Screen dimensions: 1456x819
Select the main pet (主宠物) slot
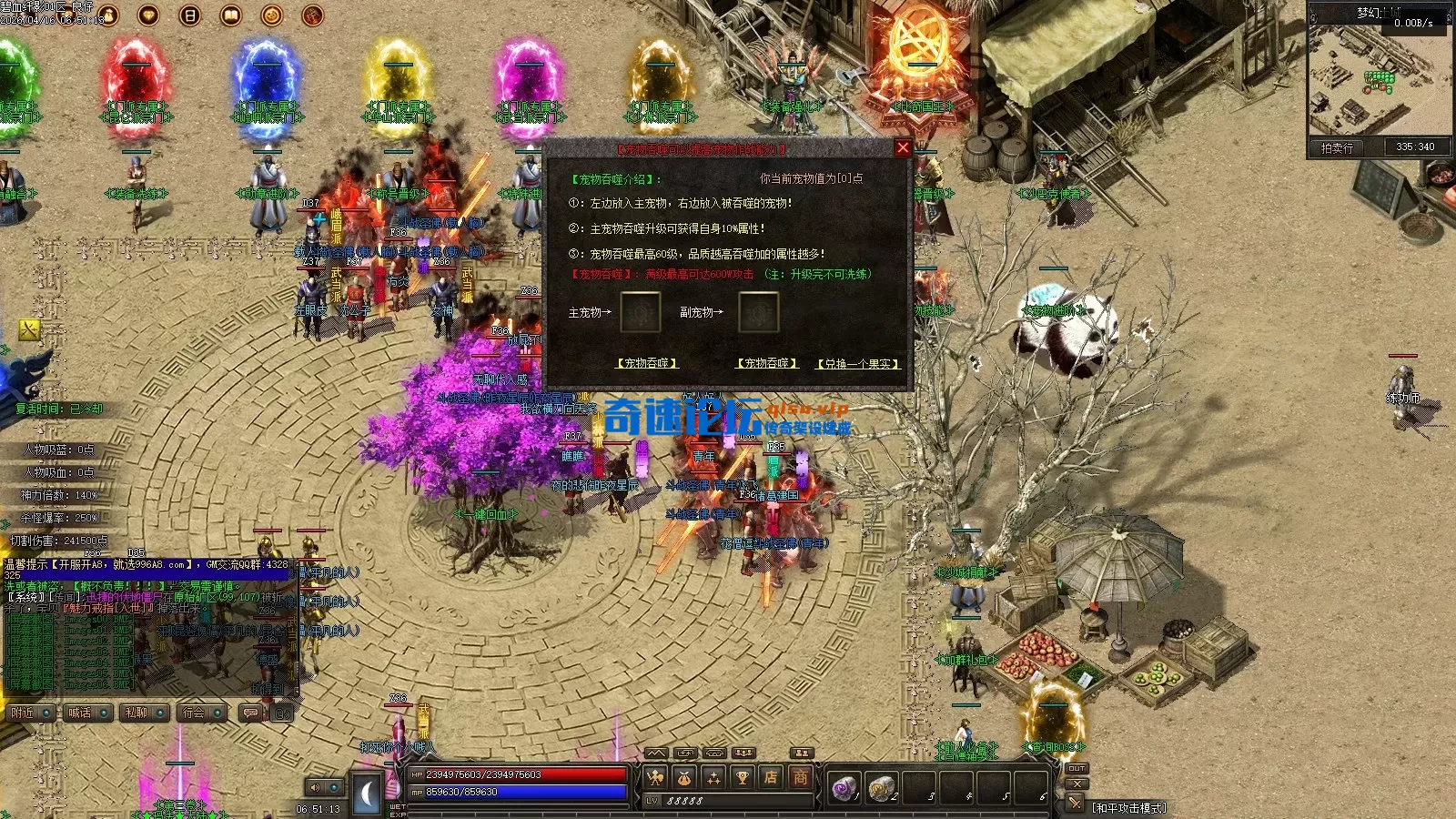[x=640, y=312]
